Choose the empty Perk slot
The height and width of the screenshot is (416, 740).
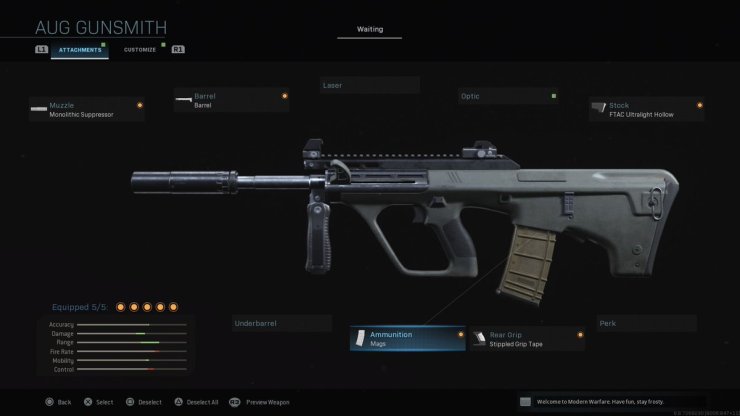(645, 324)
